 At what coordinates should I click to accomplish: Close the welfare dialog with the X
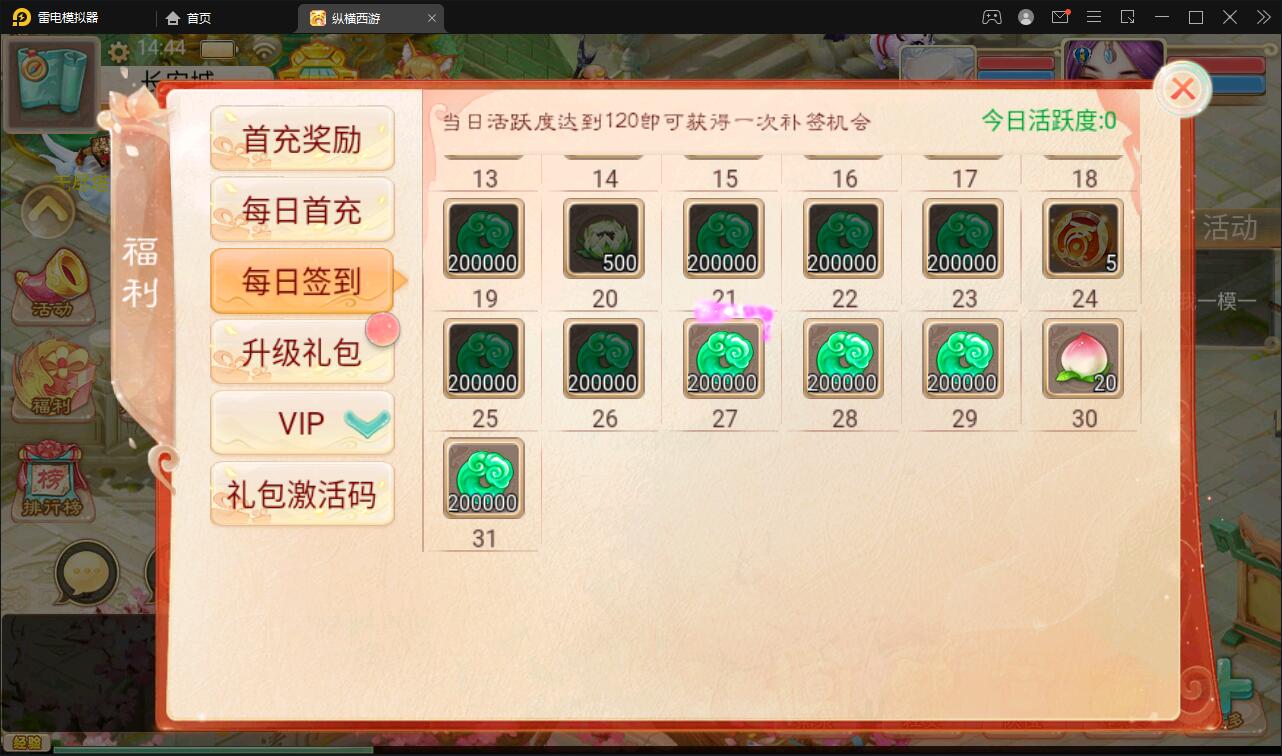point(1183,89)
